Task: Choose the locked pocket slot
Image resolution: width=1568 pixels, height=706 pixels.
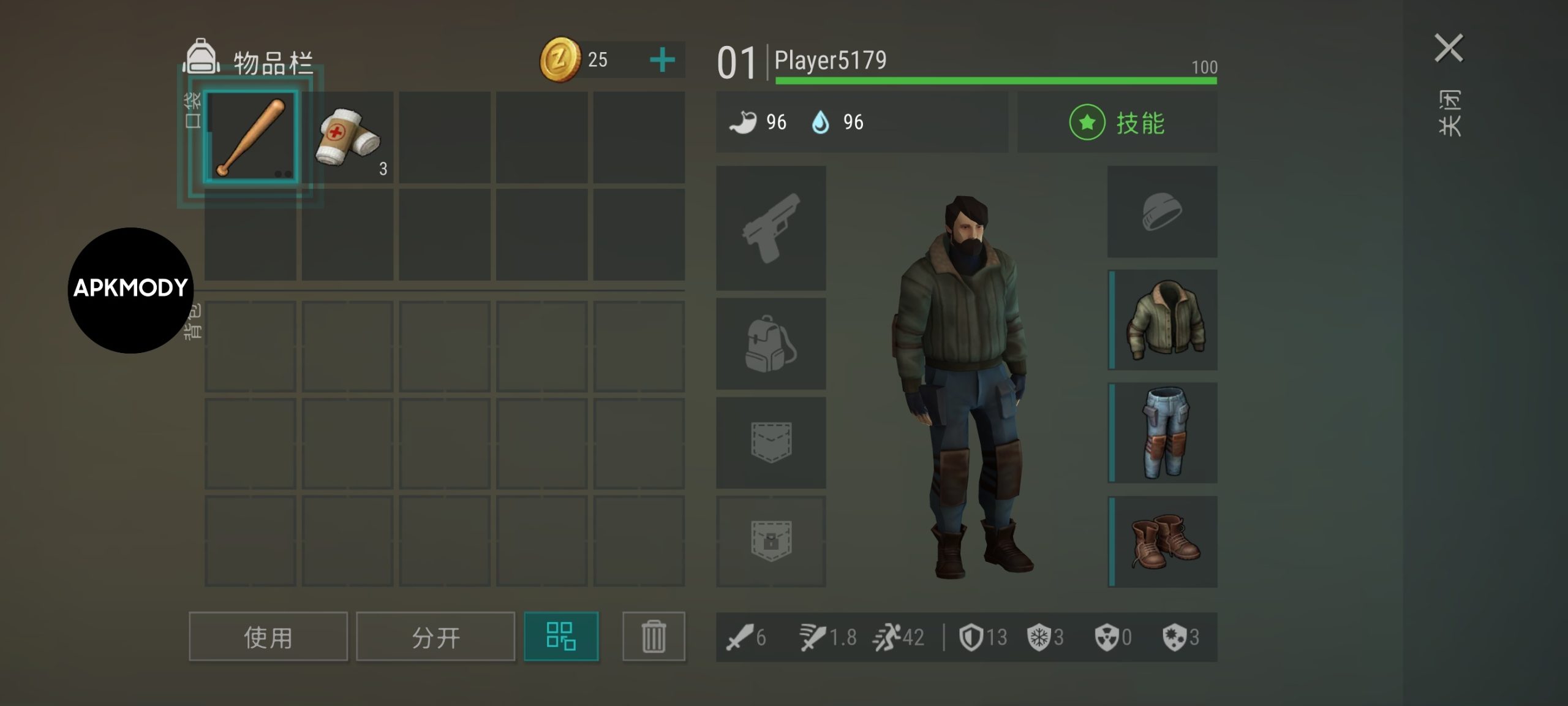Action: click(771, 541)
